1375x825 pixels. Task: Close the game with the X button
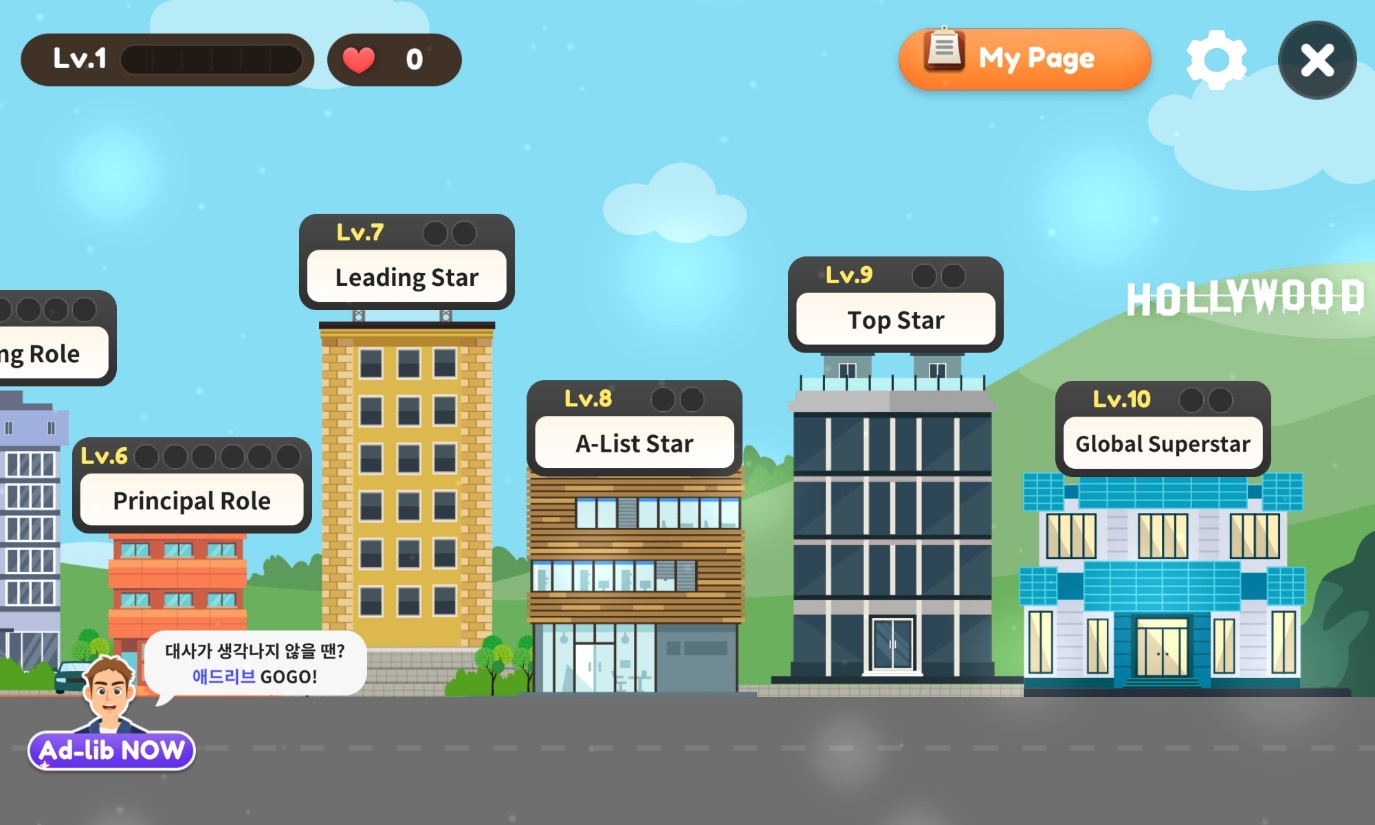coord(1317,61)
